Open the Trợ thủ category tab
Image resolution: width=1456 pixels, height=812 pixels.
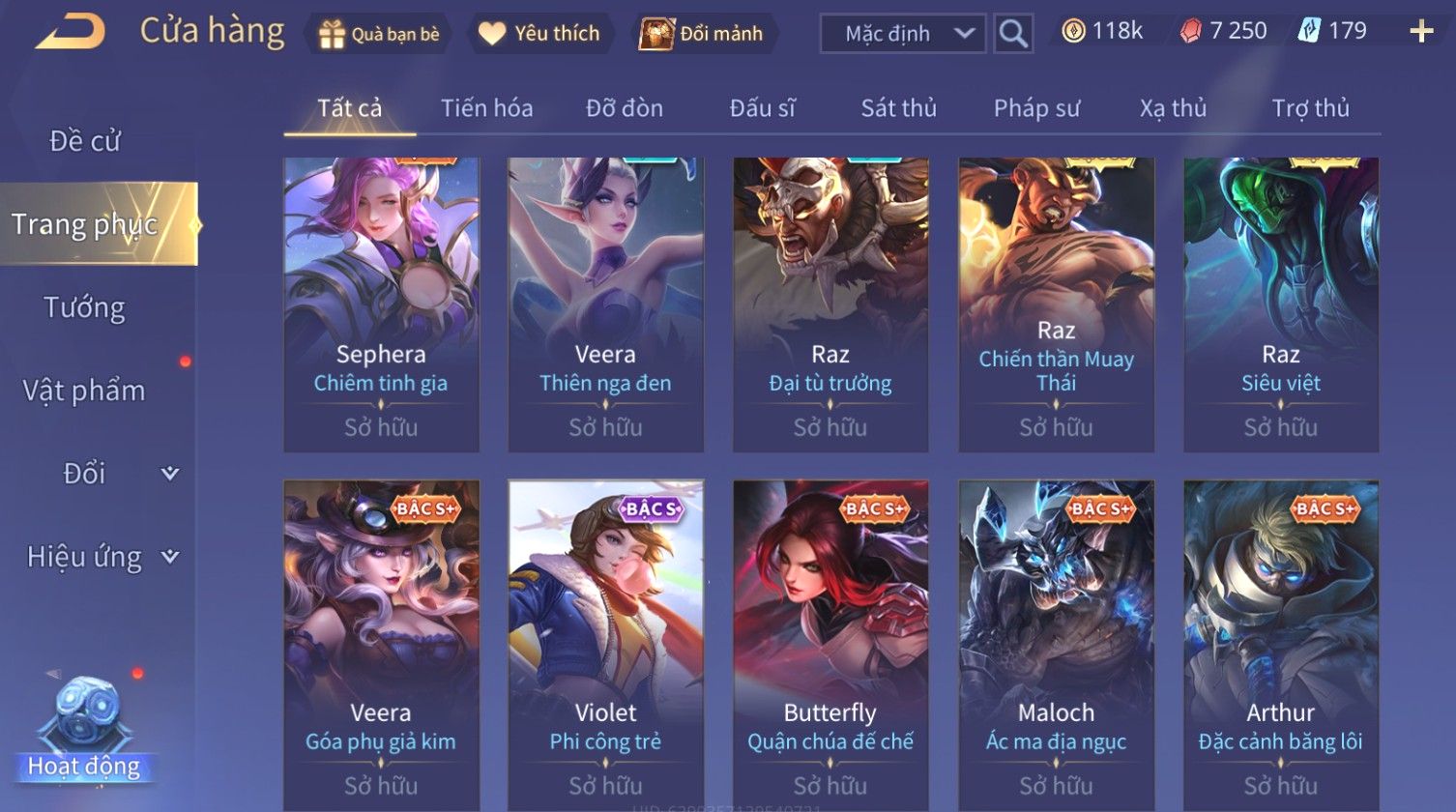click(x=1310, y=108)
